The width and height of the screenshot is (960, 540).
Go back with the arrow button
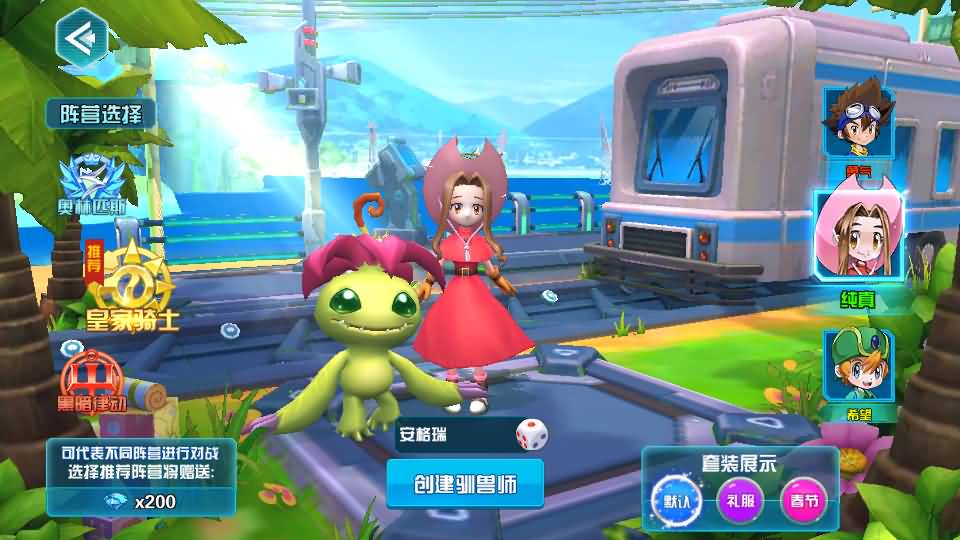coord(82,38)
